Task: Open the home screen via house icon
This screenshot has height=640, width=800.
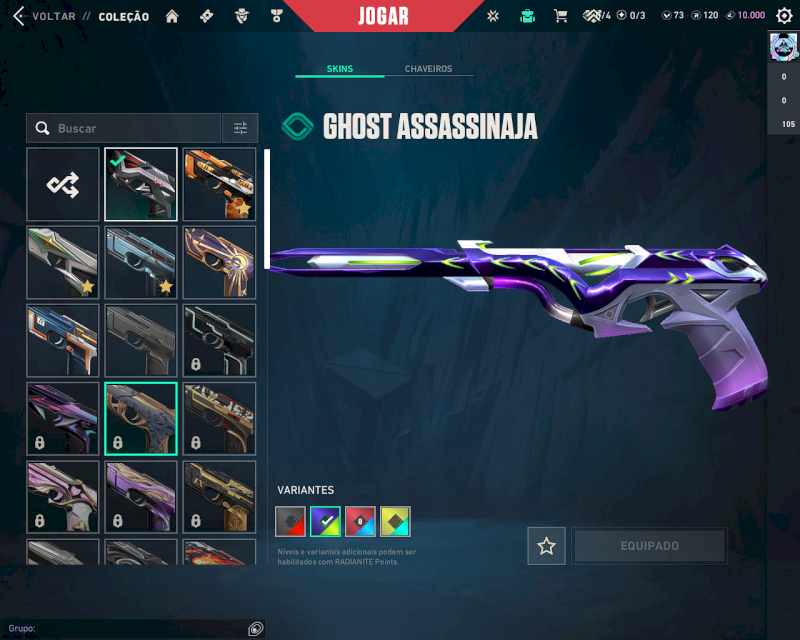Action: tap(172, 16)
